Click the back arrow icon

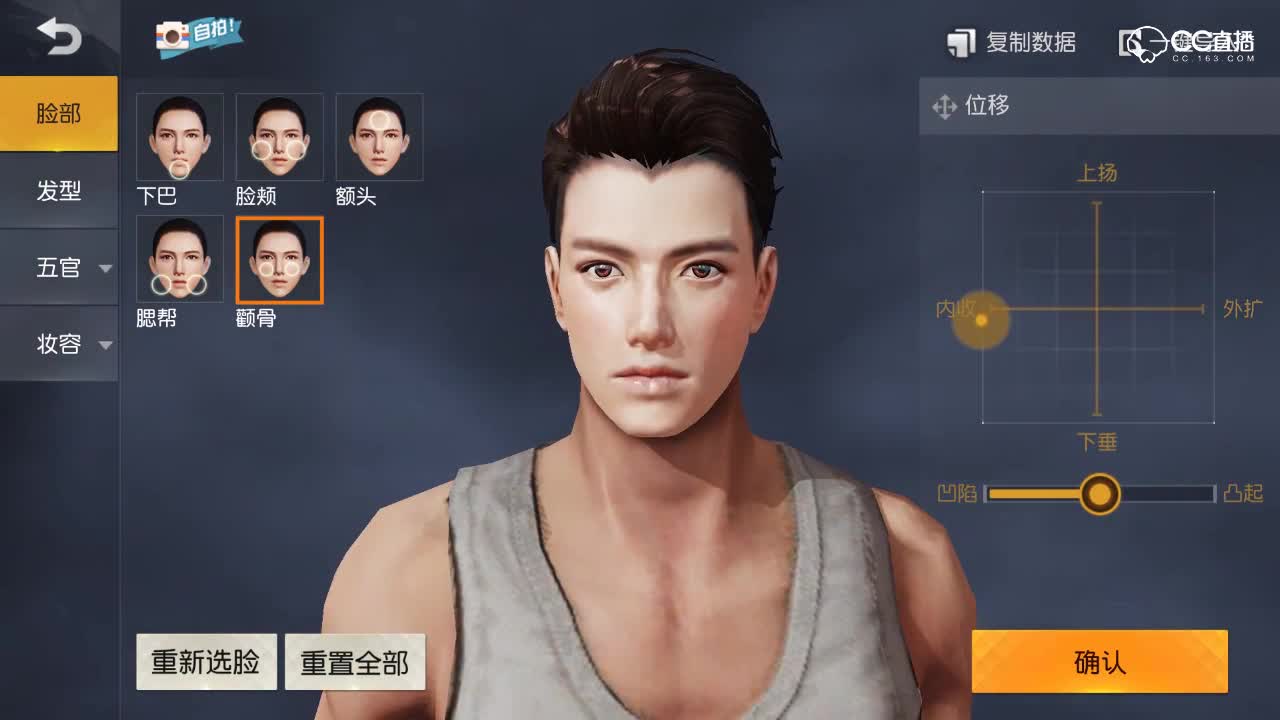click(57, 37)
